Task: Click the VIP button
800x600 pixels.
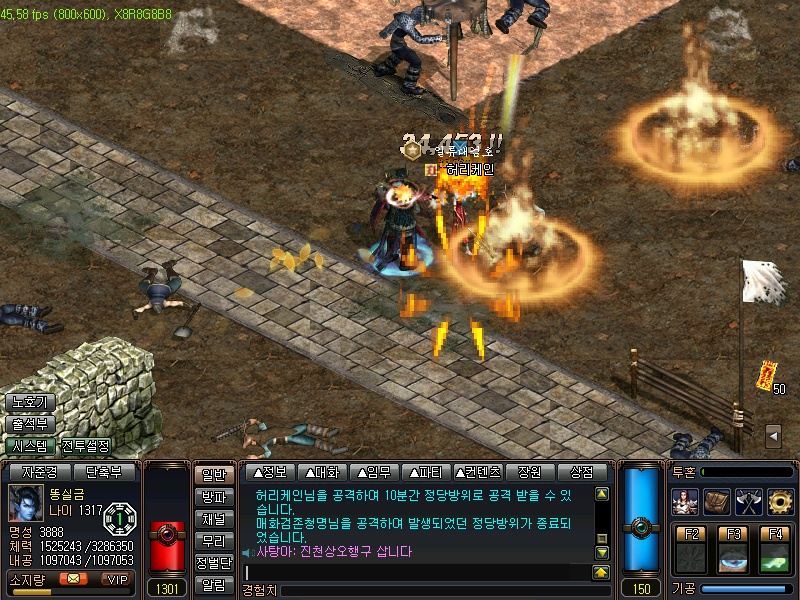Action: pos(118,578)
